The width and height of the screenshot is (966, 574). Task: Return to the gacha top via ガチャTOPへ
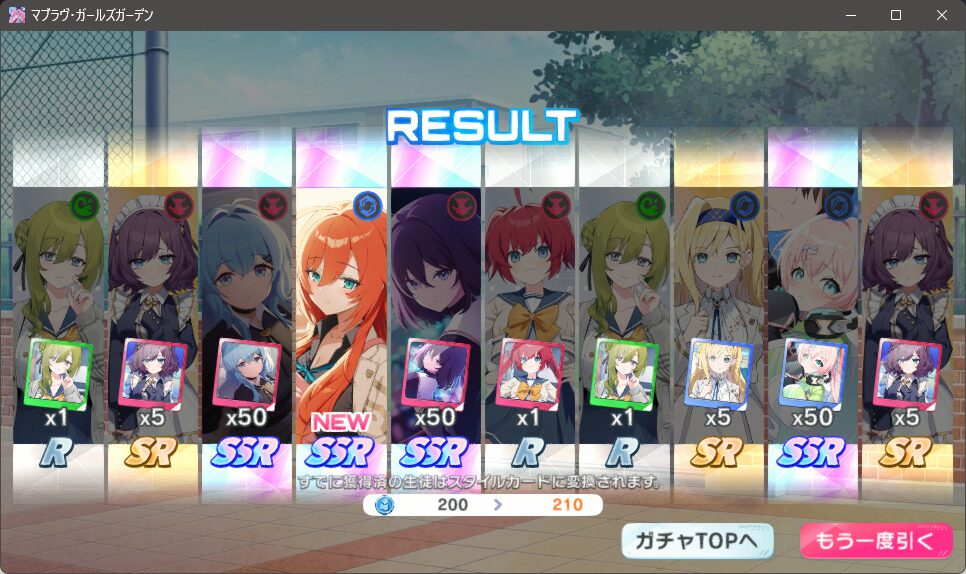coord(697,541)
